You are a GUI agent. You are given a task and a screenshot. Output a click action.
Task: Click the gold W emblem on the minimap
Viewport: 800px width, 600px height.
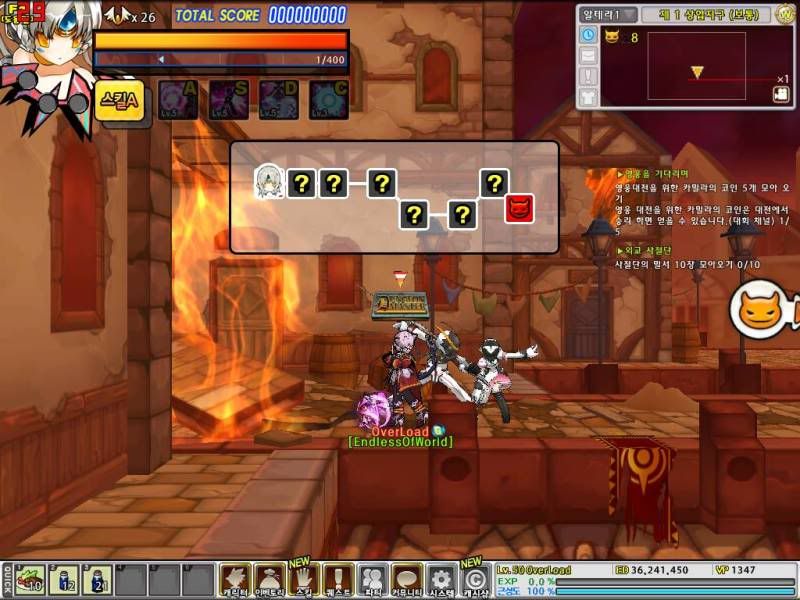point(788,13)
